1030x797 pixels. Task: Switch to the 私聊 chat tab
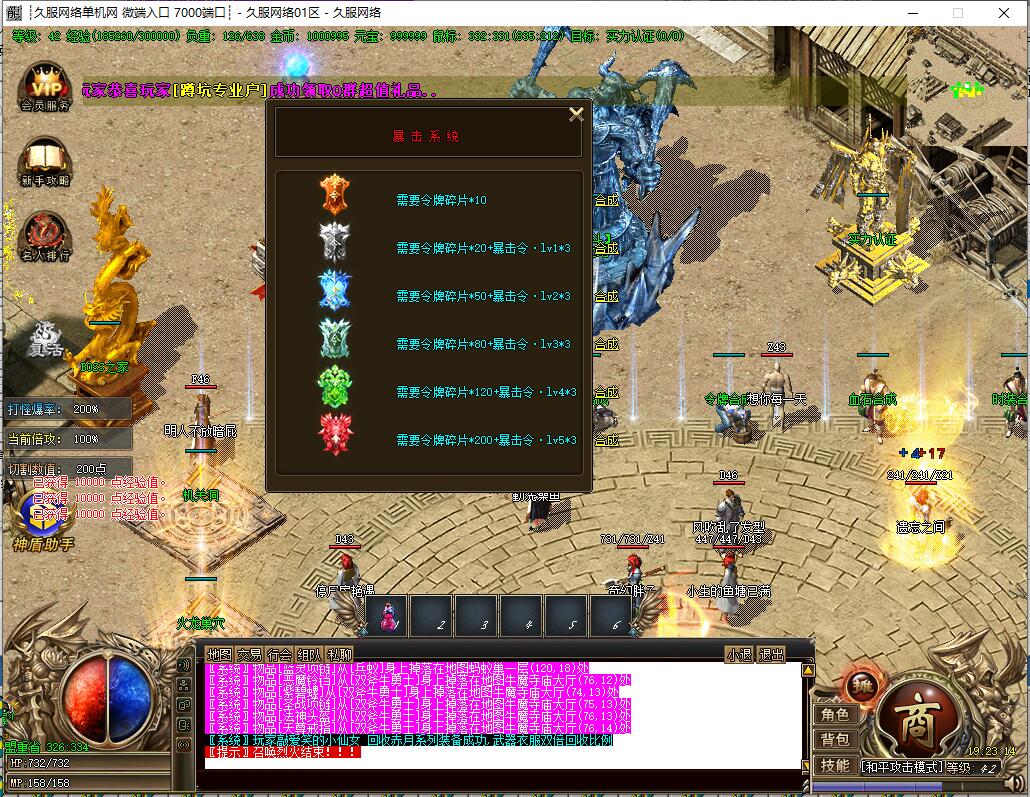coord(339,655)
